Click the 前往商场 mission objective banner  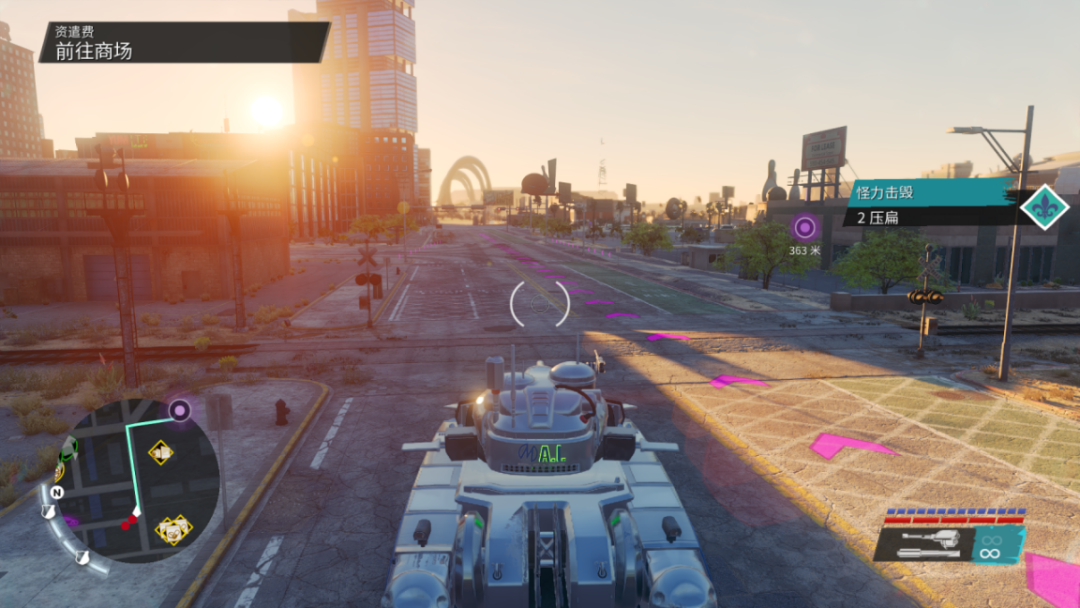click(180, 43)
